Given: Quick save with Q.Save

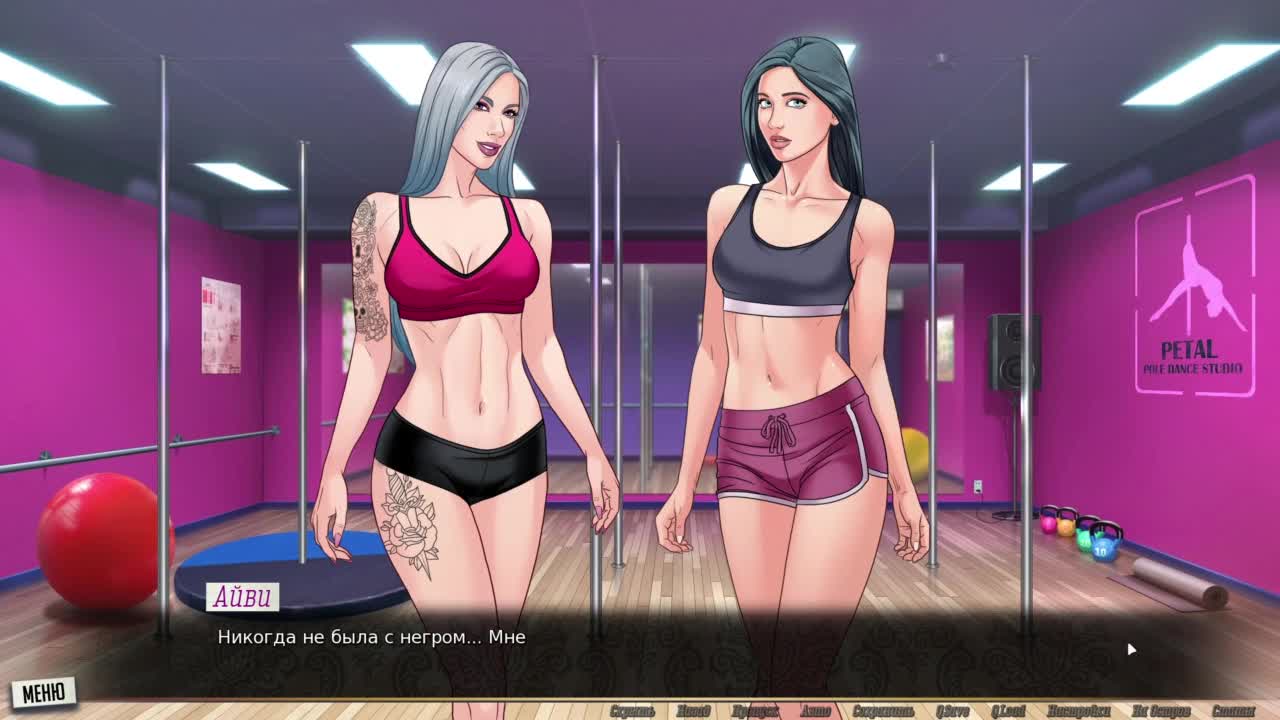Looking at the screenshot, I should click(x=953, y=711).
